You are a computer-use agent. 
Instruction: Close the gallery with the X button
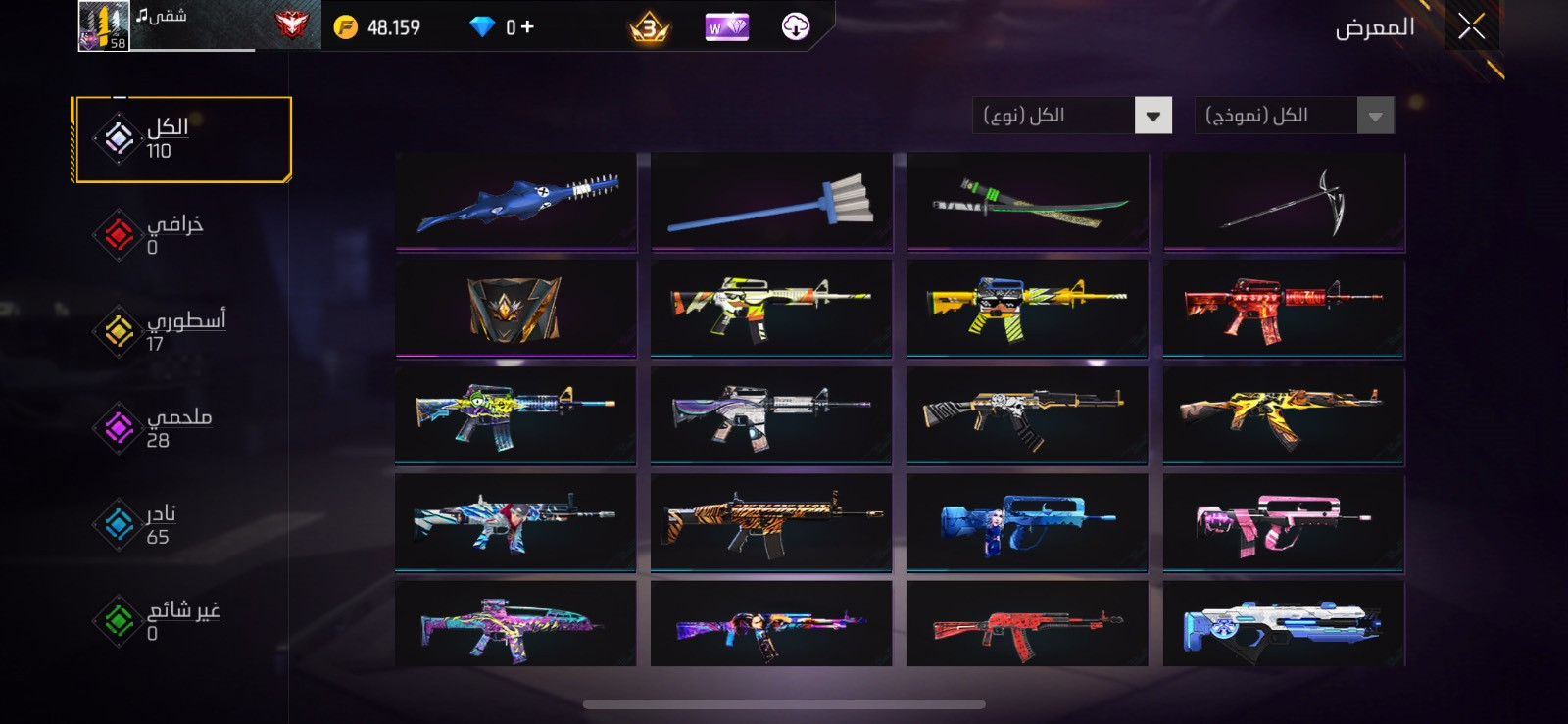[1470, 26]
